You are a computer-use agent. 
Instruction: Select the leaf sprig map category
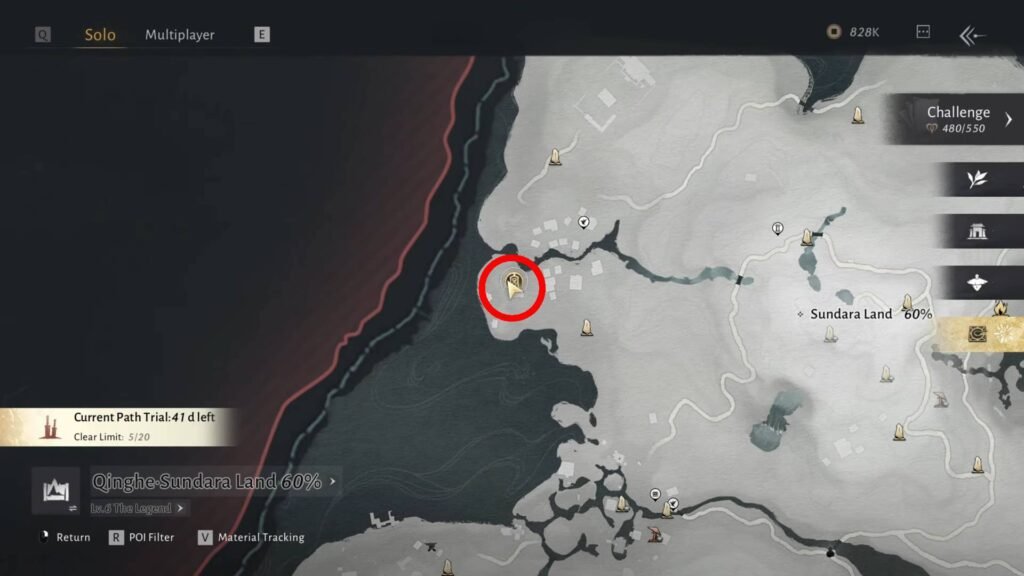[977, 179]
